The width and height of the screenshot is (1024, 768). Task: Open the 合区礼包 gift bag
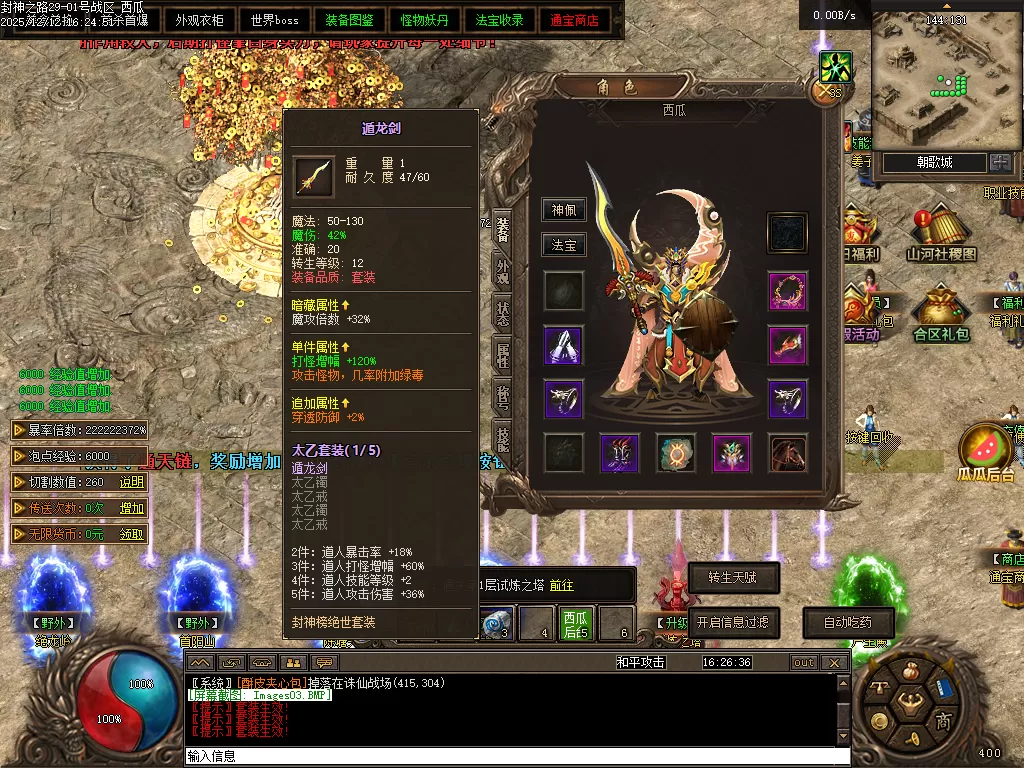coord(941,315)
